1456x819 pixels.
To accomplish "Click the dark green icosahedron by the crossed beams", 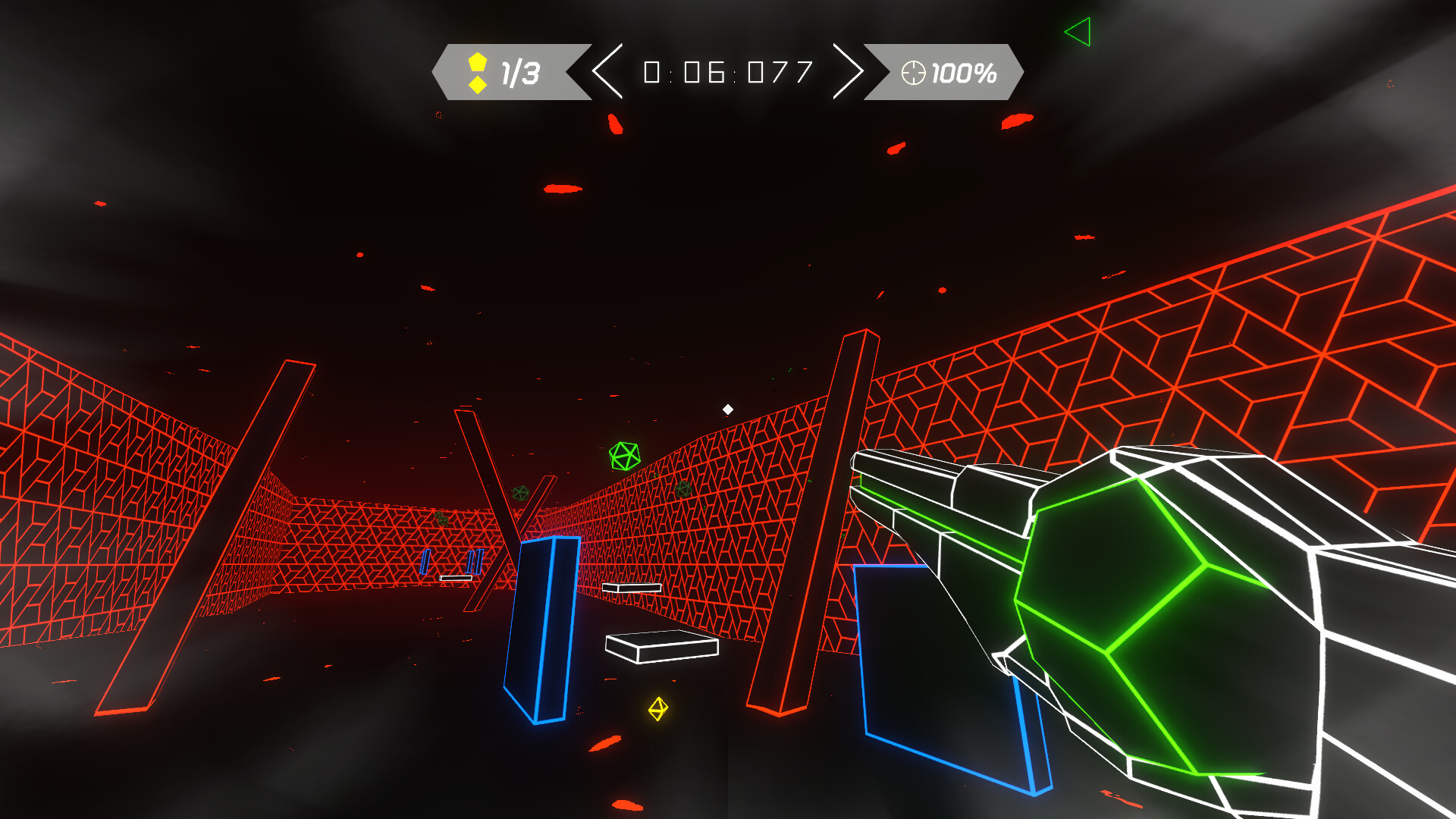I will tap(520, 493).
